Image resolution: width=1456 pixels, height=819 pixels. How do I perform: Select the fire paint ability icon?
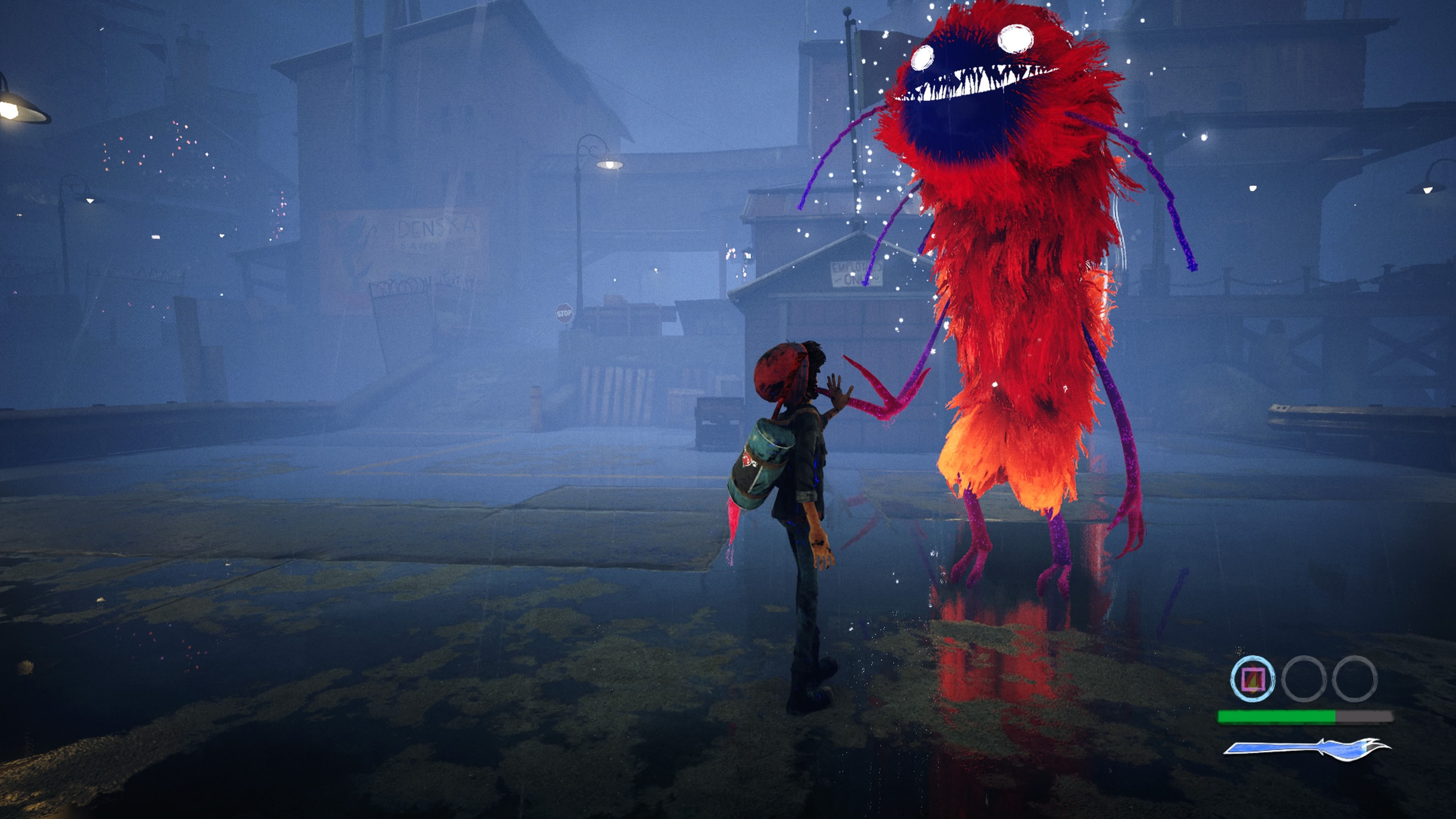(1252, 679)
